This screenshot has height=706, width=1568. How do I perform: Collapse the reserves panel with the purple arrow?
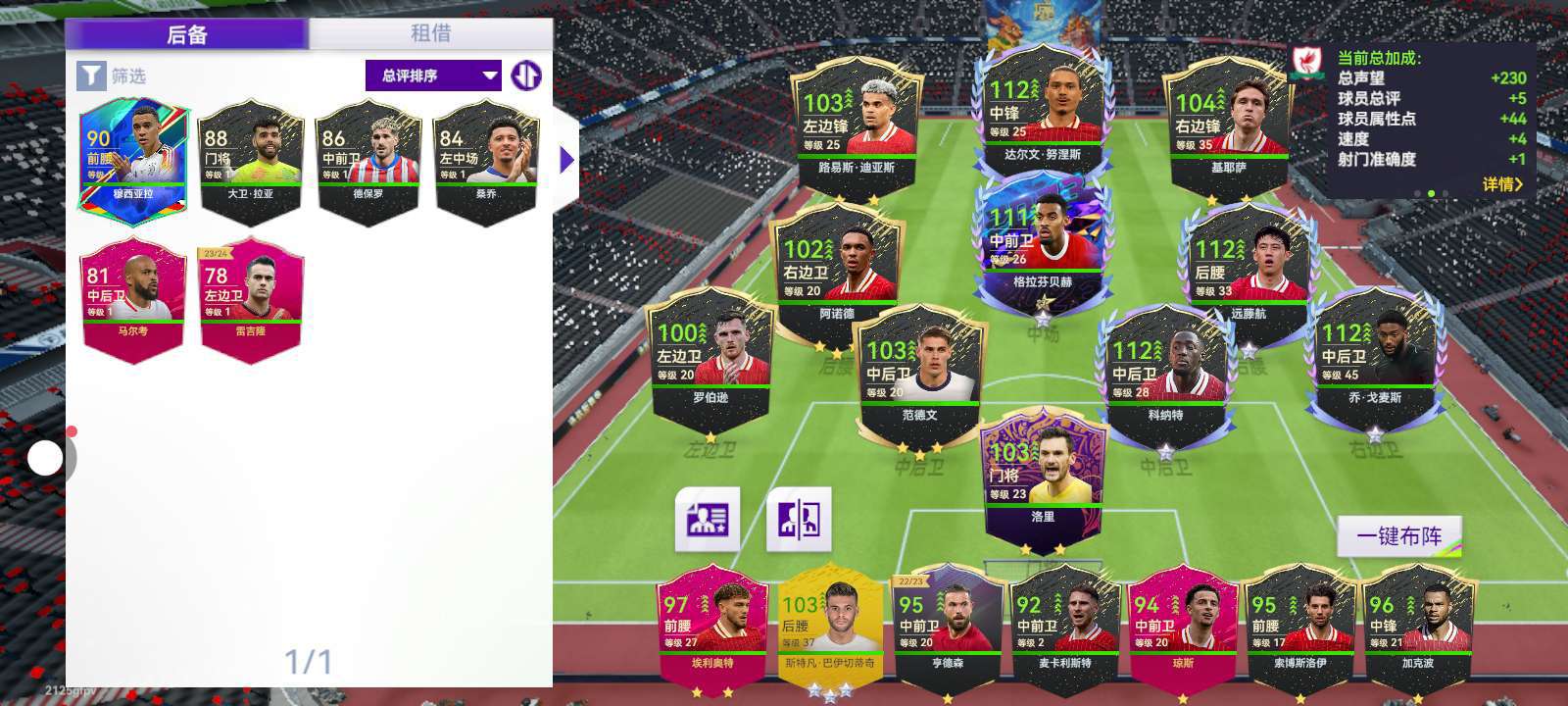click(566, 160)
